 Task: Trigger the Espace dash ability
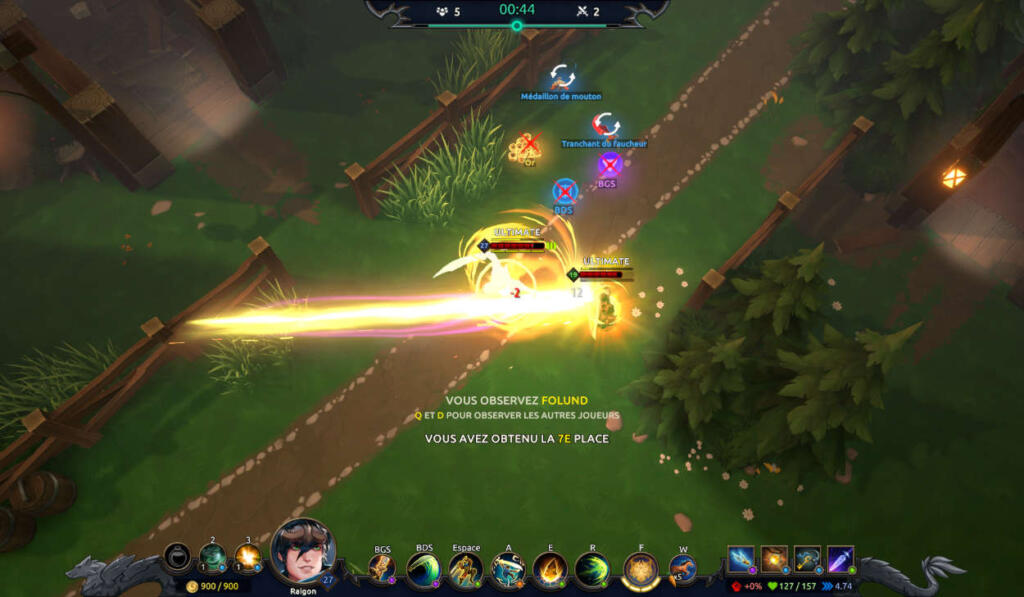[466, 569]
